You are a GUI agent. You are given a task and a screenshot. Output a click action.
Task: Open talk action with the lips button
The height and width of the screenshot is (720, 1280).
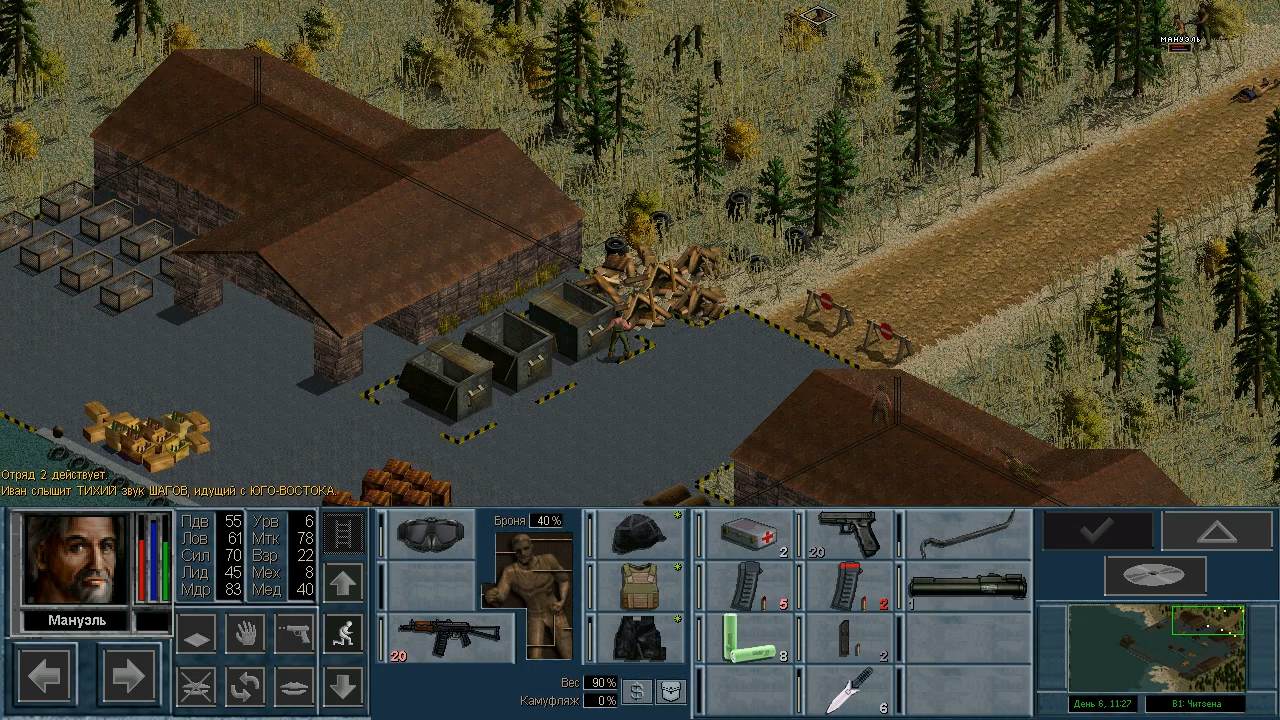click(293, 687)
